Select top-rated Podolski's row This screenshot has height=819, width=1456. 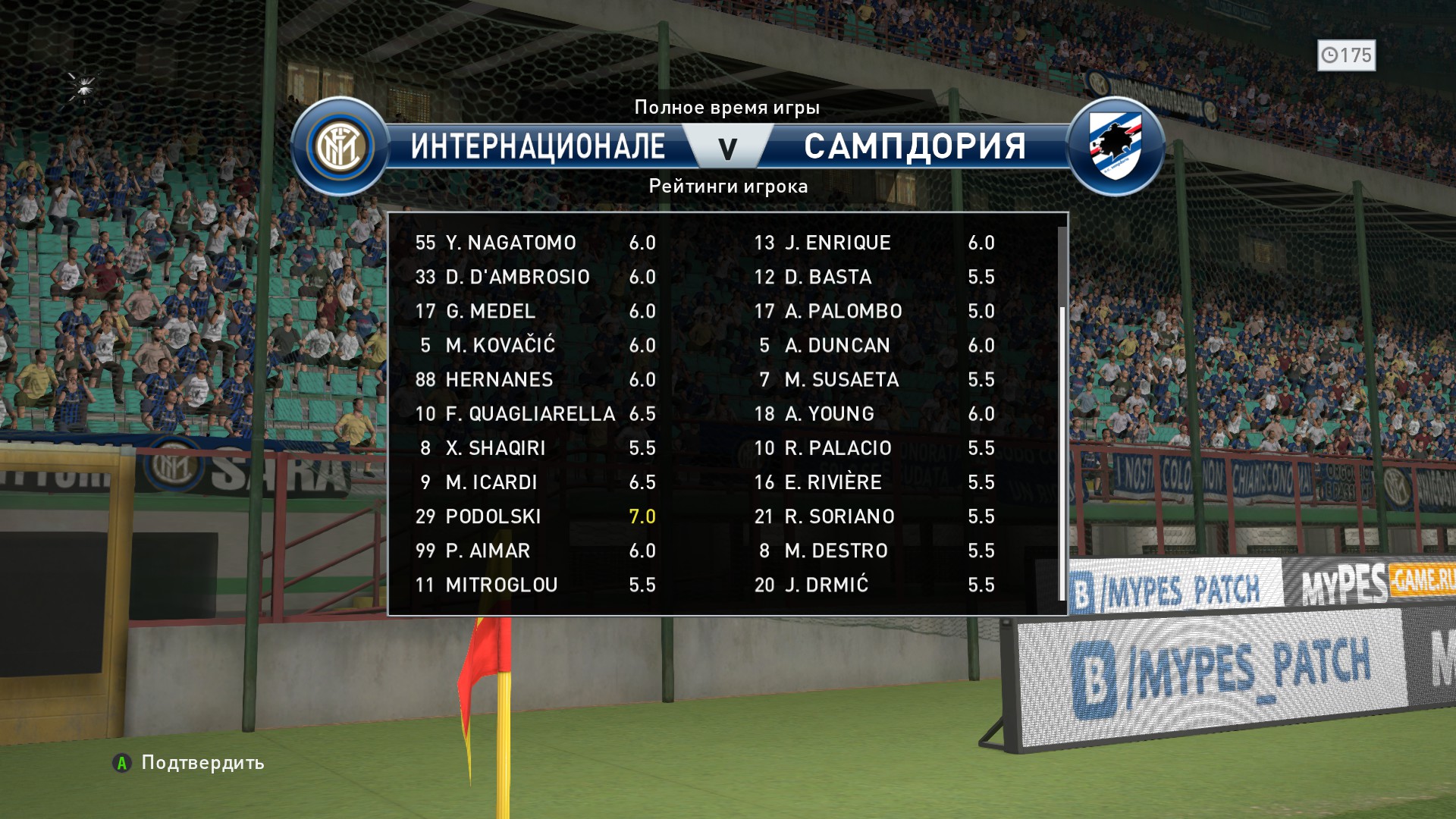tap(493, 516)
